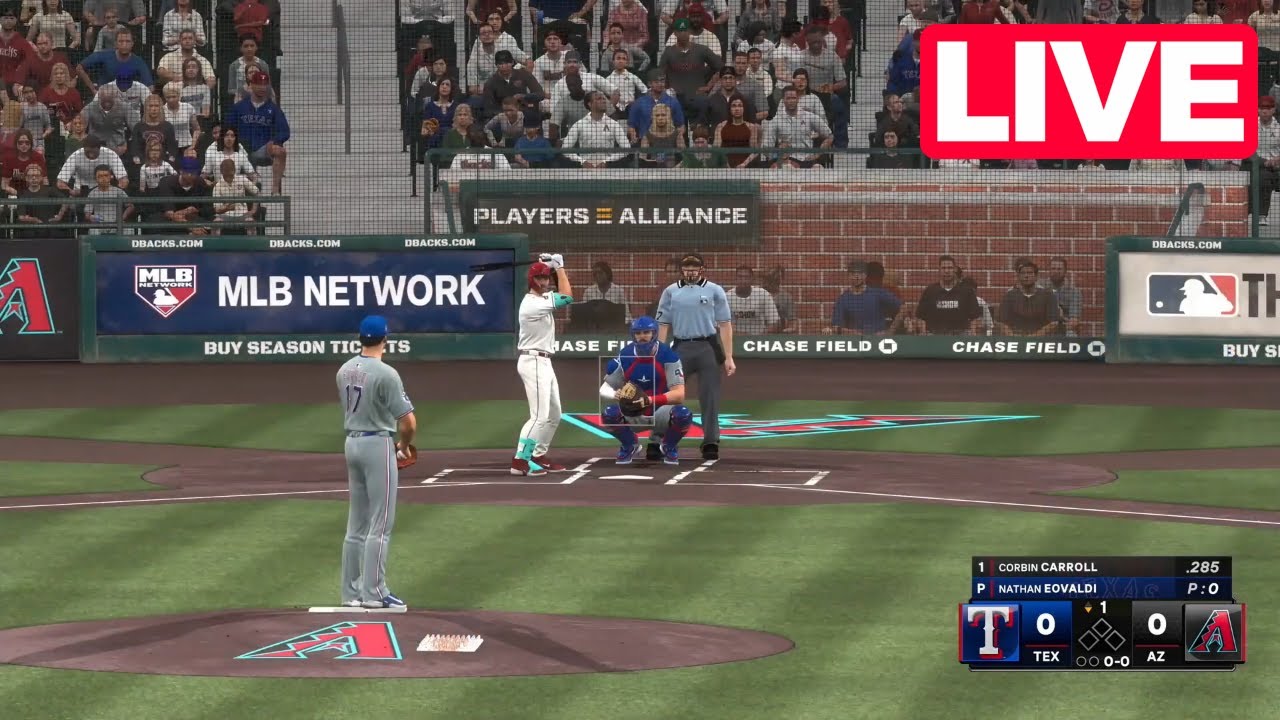Select the MLB Network shield logo
This screenshot has width=1280, height=720.
tap(164, 291)
